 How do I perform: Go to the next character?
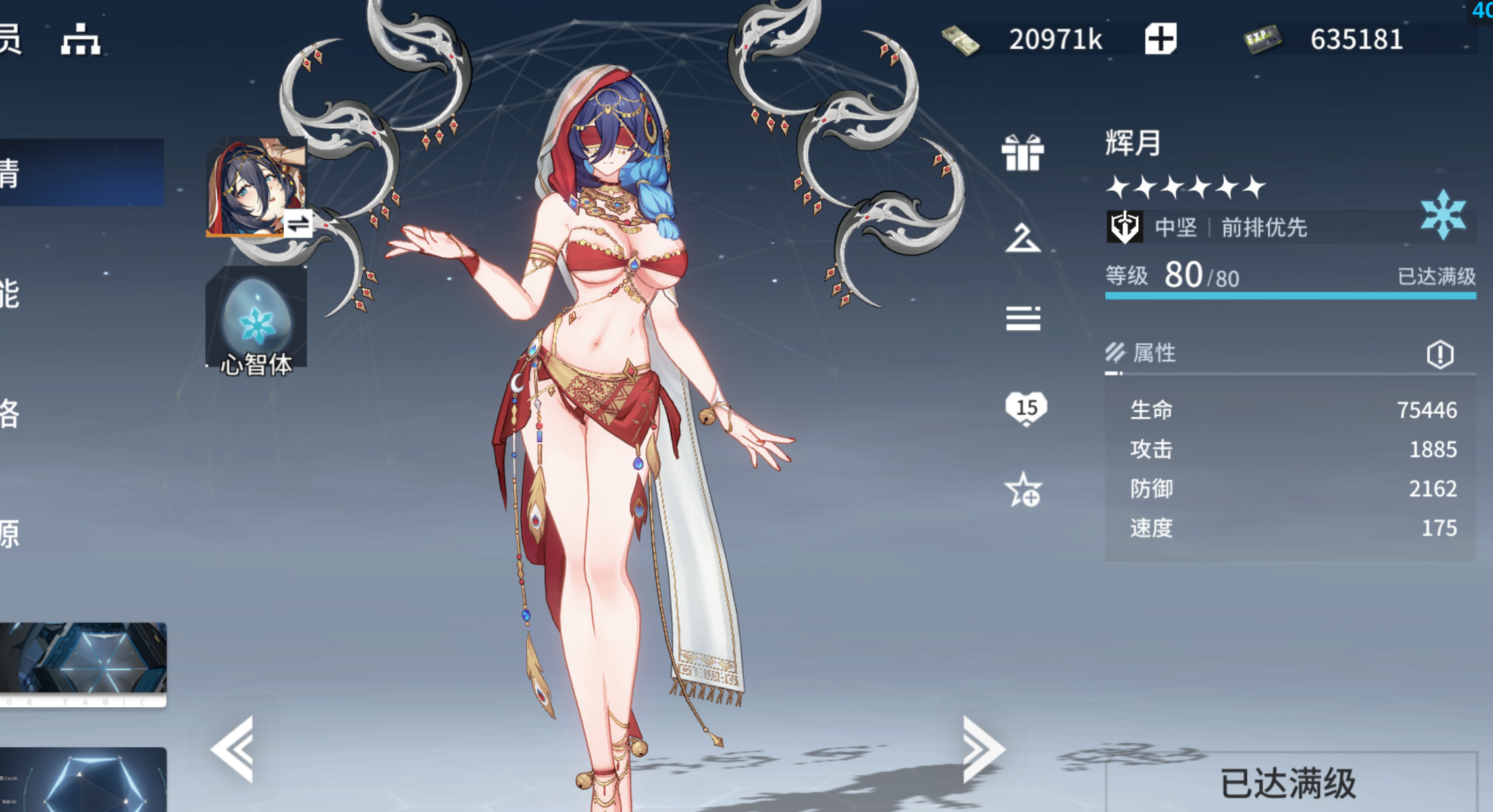(x=983, y=749)
